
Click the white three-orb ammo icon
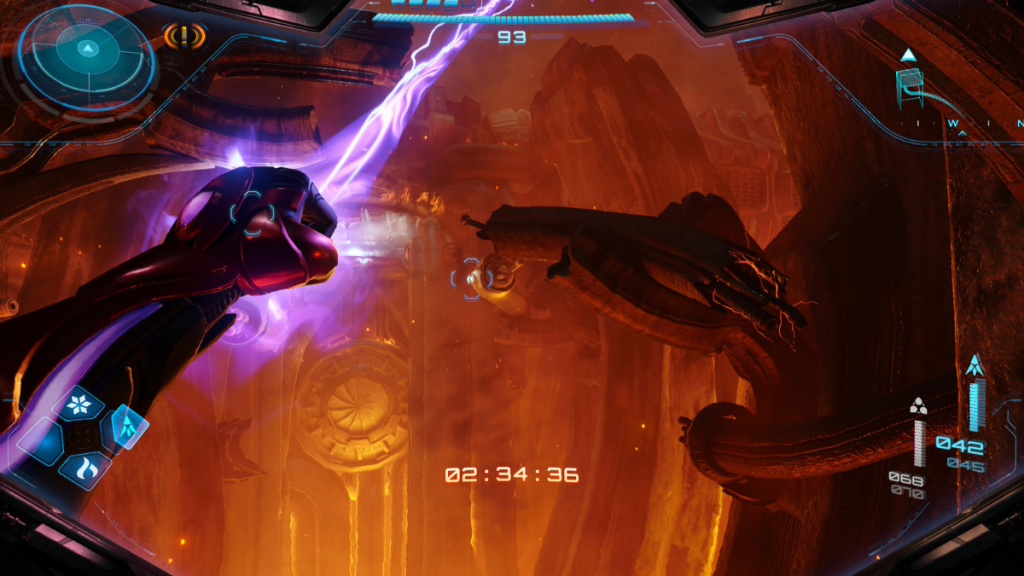pyautogui.click(x=918, y=405)
